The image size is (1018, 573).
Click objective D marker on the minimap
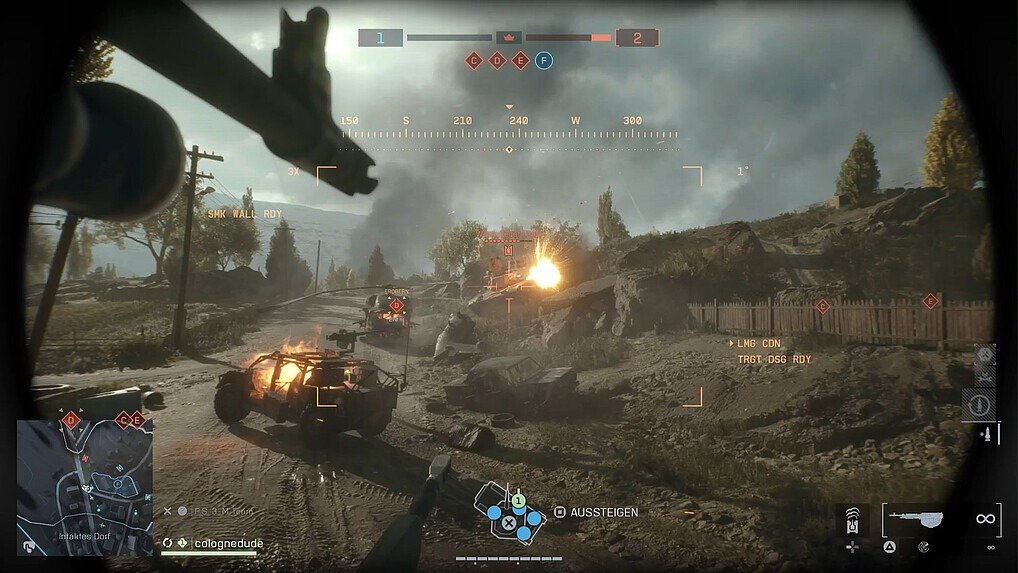[71, 420]
